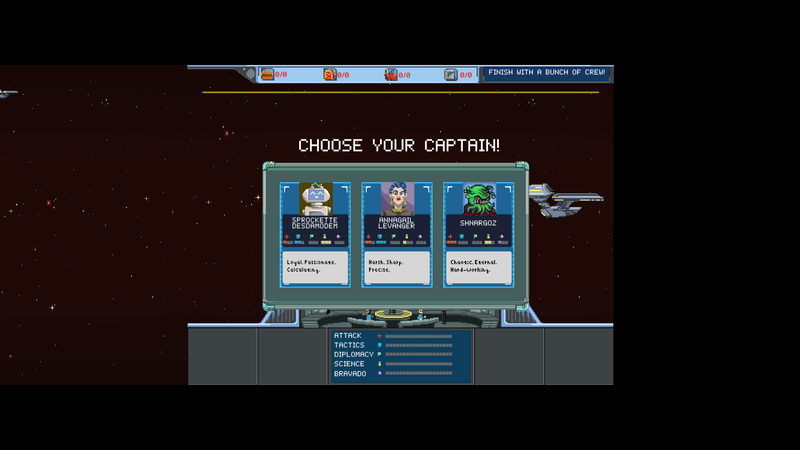Choose Sprockette Desdamodem as captain

coord(316,234)
